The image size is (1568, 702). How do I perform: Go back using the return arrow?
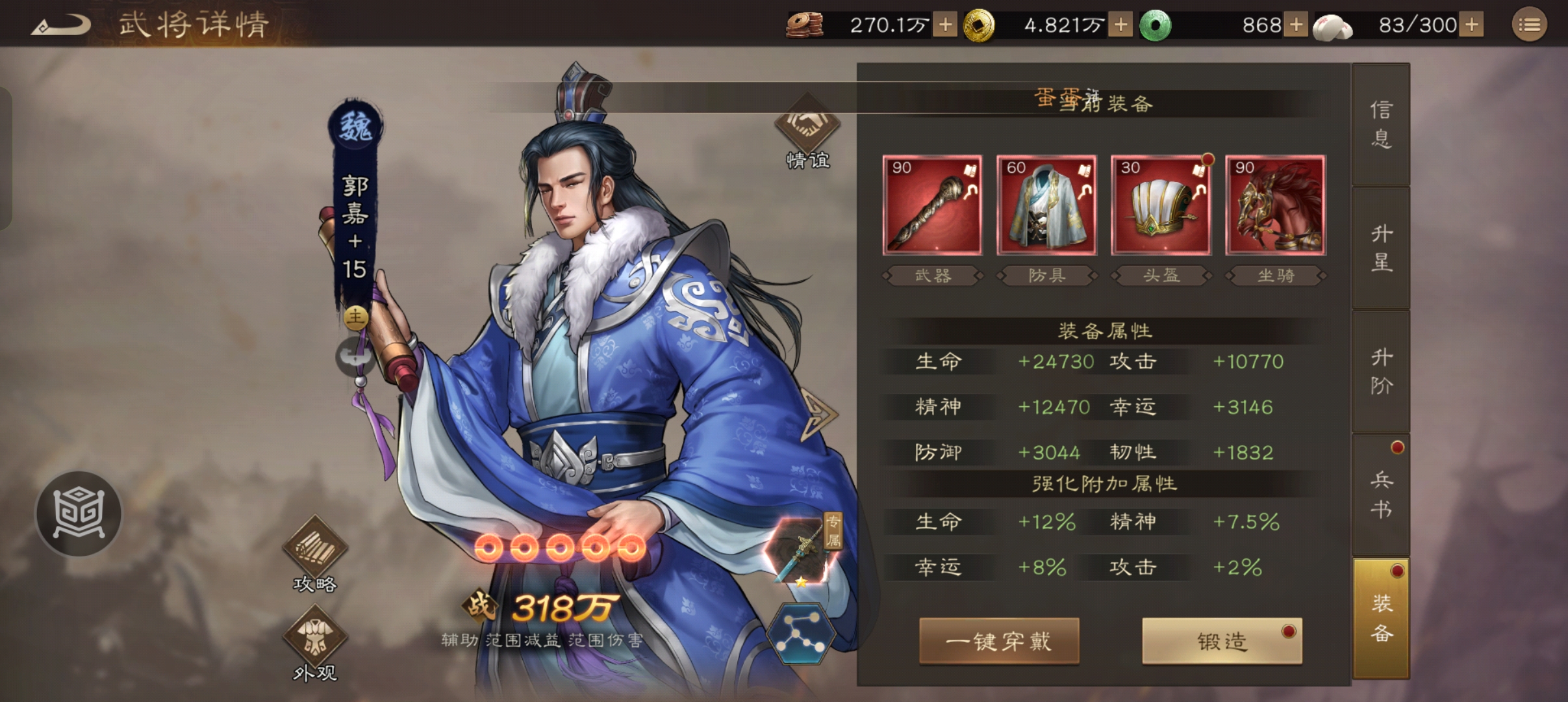pos(60,26)
